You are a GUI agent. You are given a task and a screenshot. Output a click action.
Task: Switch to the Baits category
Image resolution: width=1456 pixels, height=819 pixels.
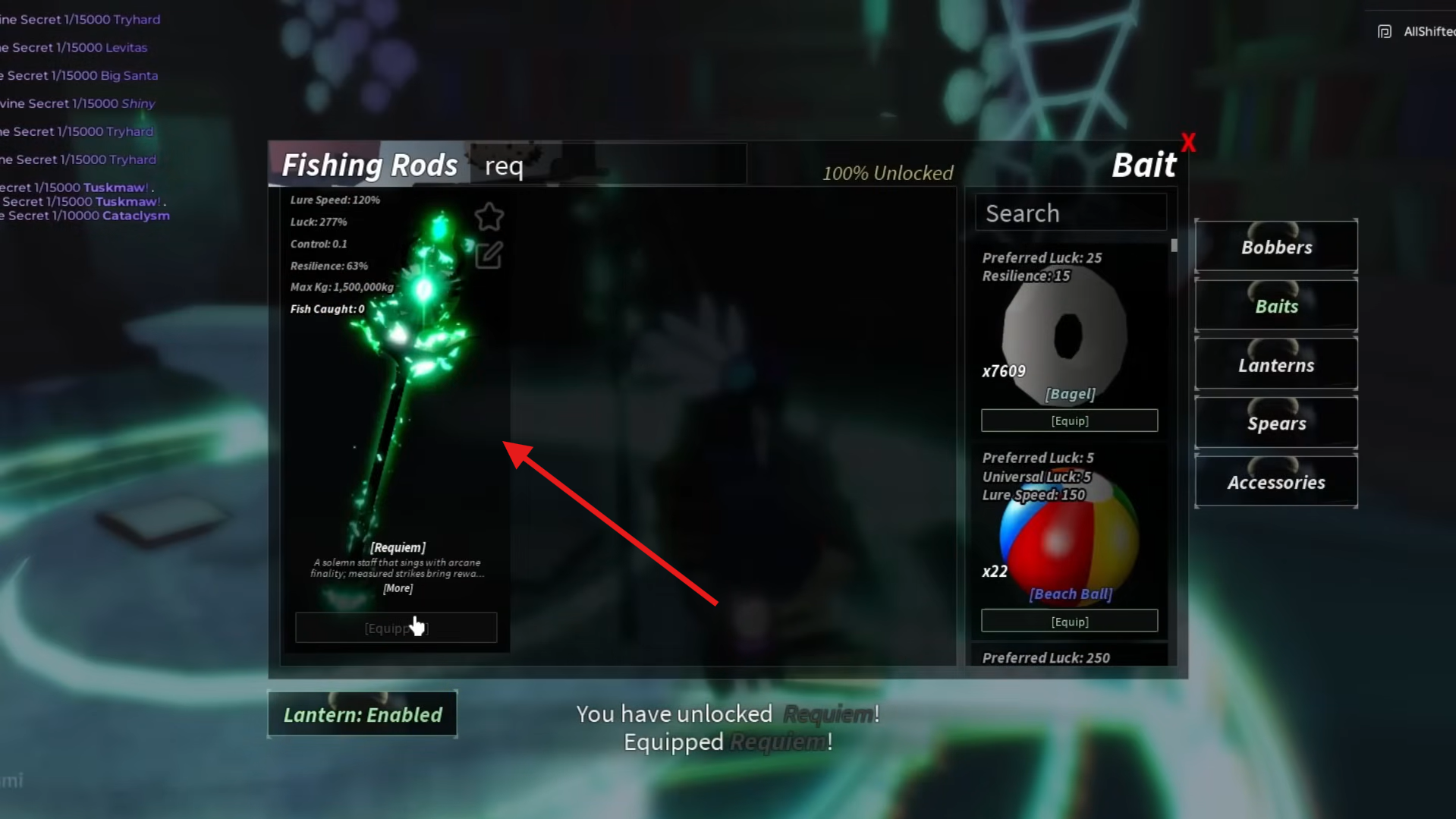(1276, 305)
